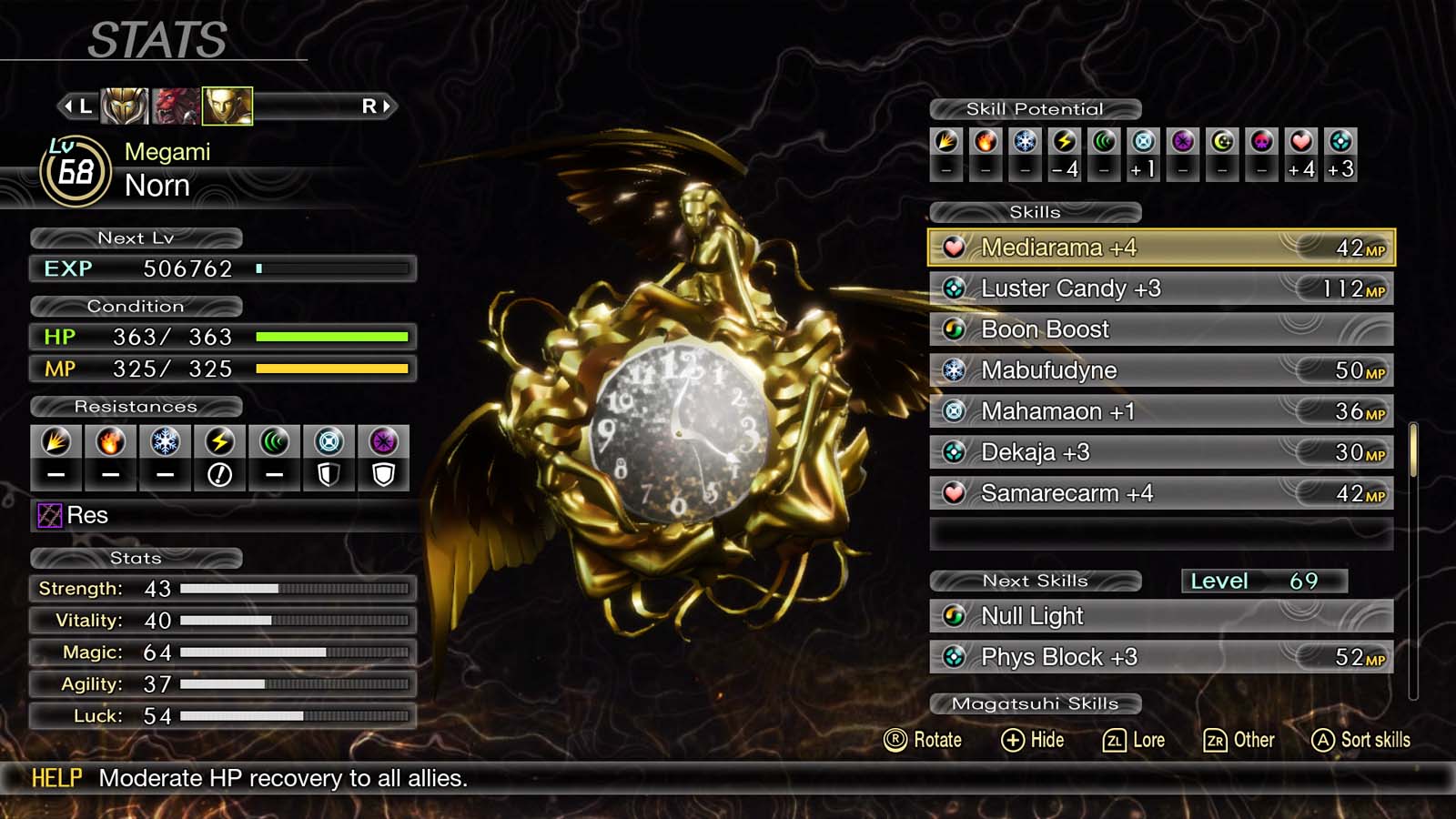Click the Electric potential icon marked -4
The width and height of the screenshot is (1456, 819).
pos(1065,141)
